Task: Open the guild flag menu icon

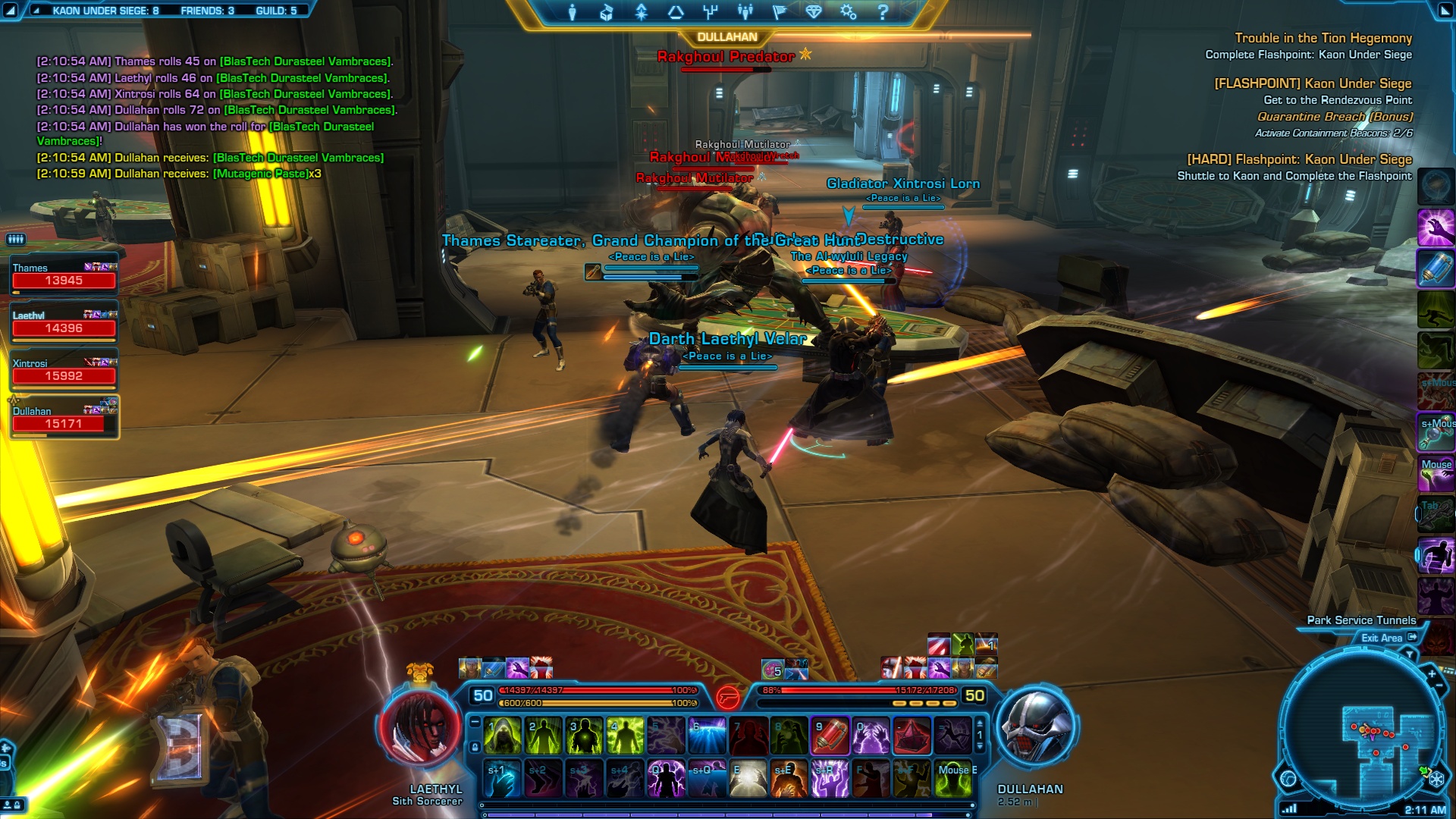Action: pos(779,12)
